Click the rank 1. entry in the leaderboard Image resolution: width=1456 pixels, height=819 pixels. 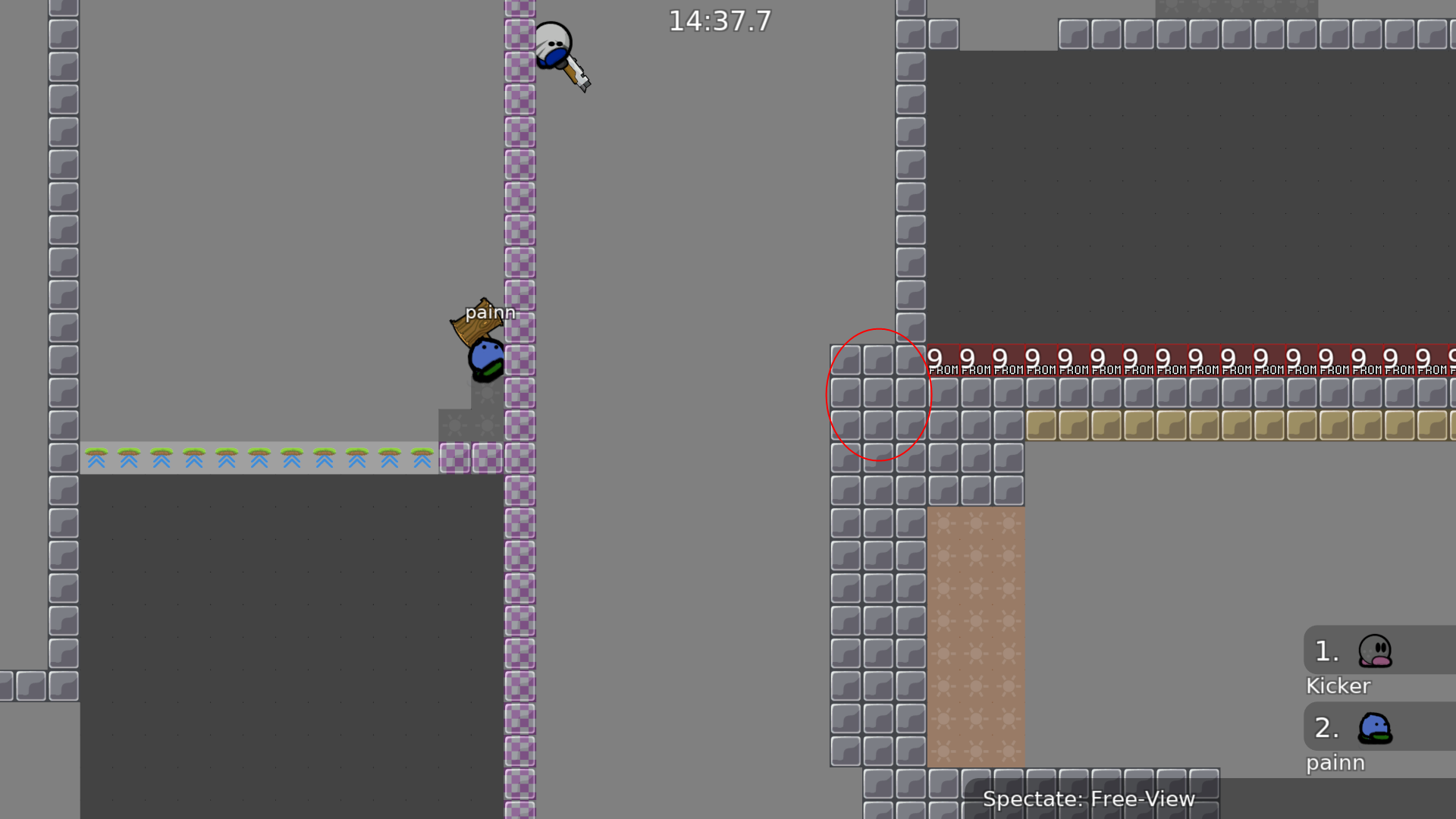click(x=1326, y=651)
